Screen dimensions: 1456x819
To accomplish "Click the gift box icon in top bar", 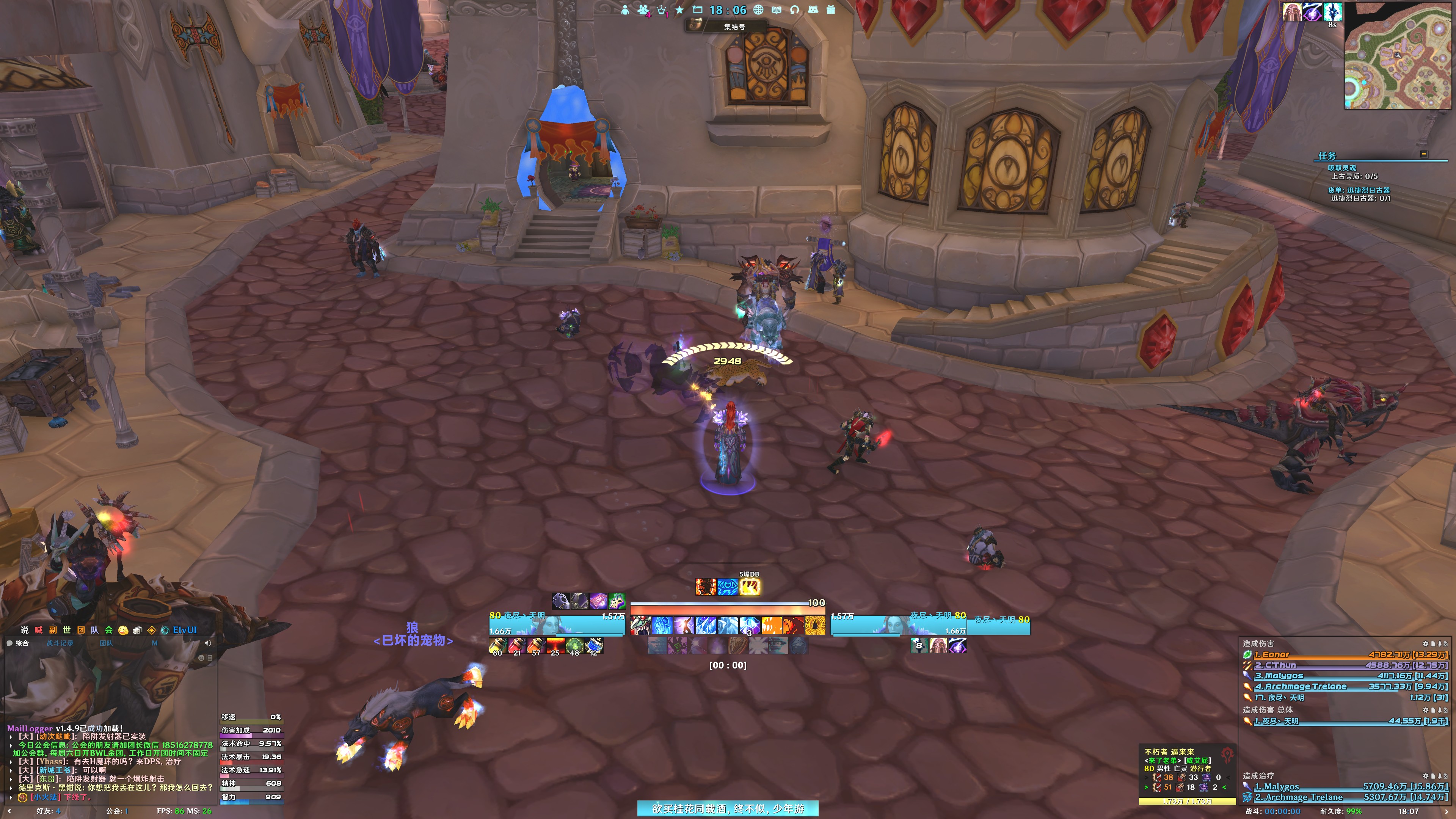I will tap(830, 9).
